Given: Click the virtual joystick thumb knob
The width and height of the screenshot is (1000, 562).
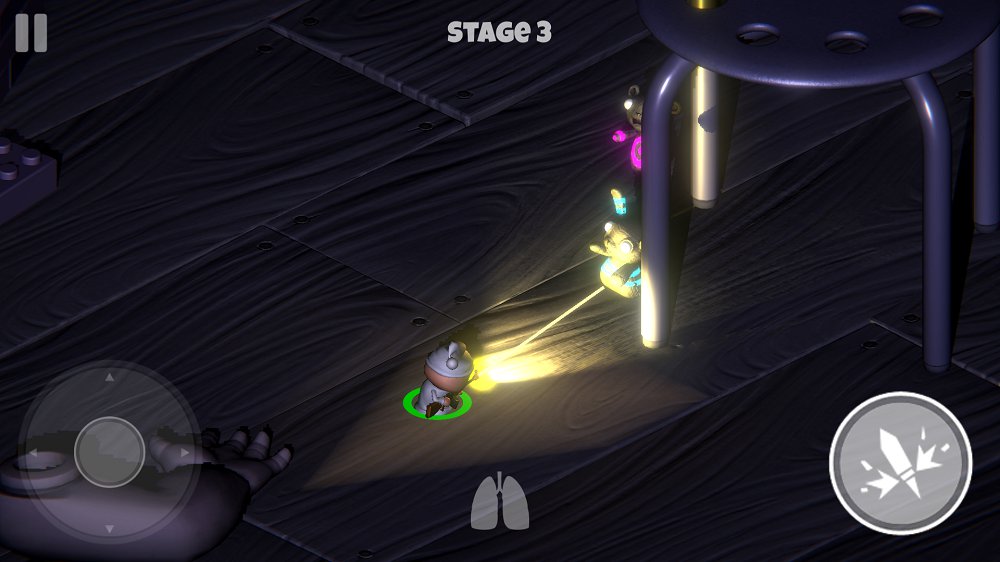Looking at the screenshot, I should [x=109, y=452].
